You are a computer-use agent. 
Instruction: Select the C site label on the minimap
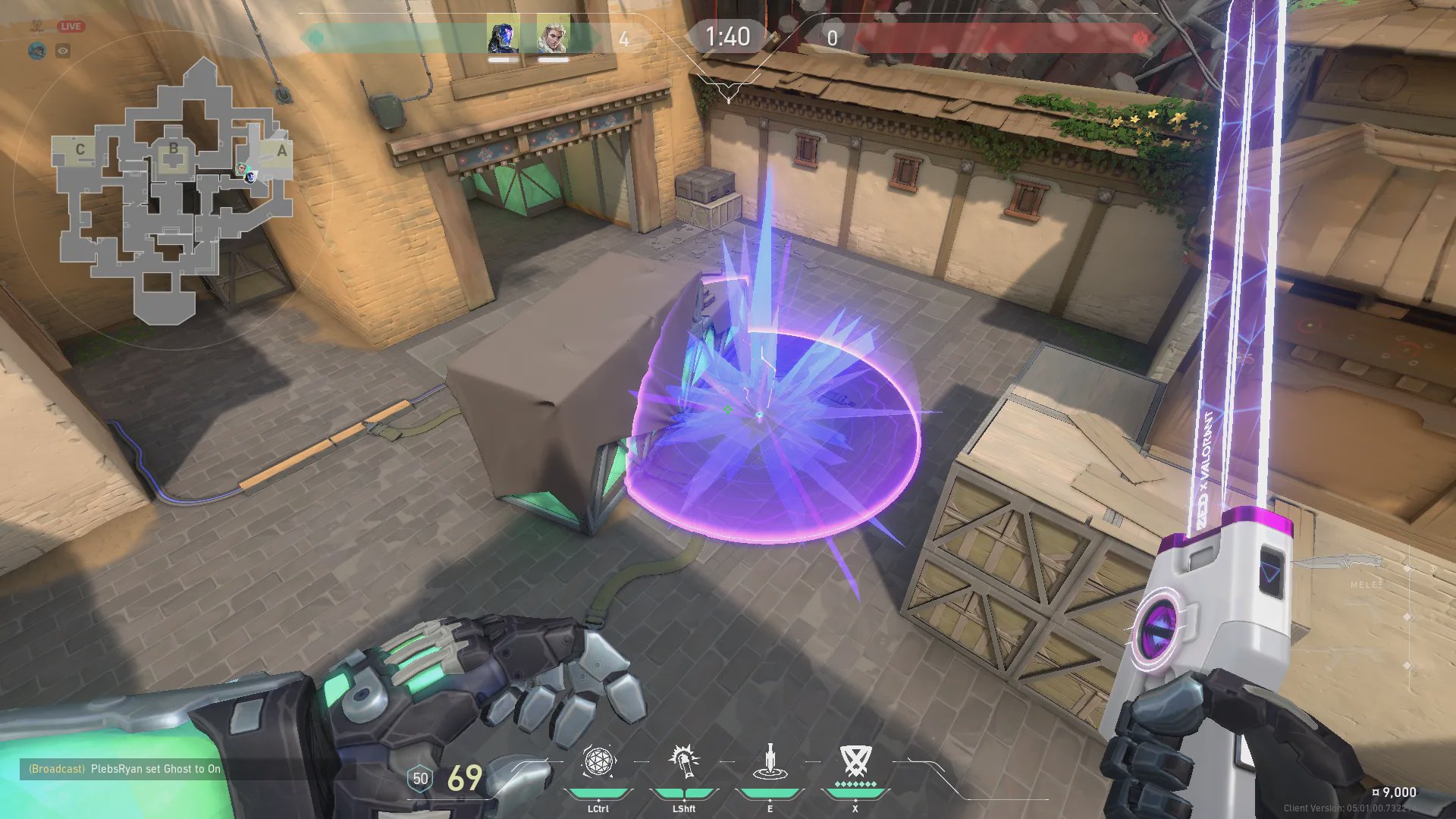tap(80, 149)
